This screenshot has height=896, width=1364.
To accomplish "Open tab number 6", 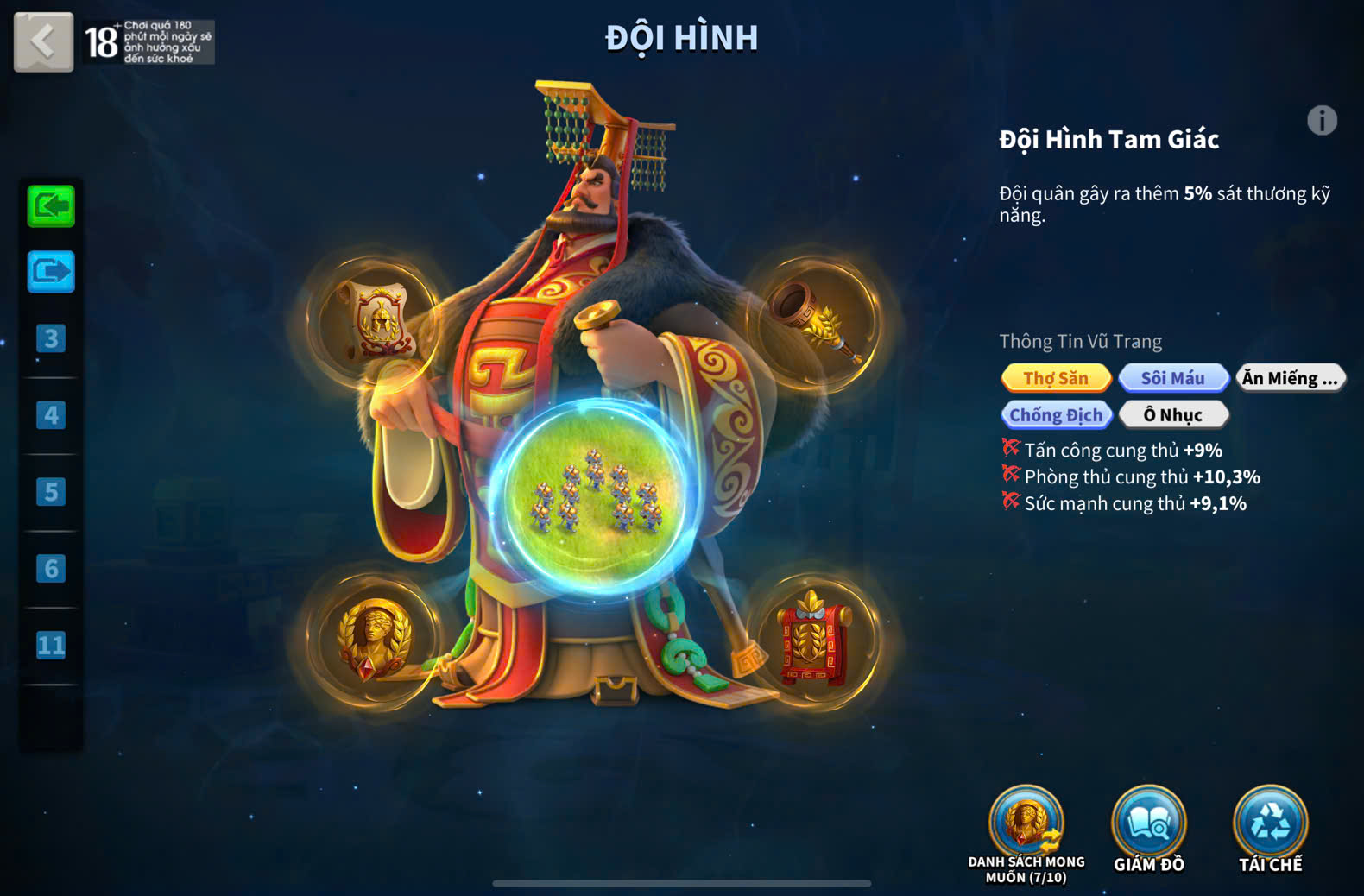I will [51, 569].
